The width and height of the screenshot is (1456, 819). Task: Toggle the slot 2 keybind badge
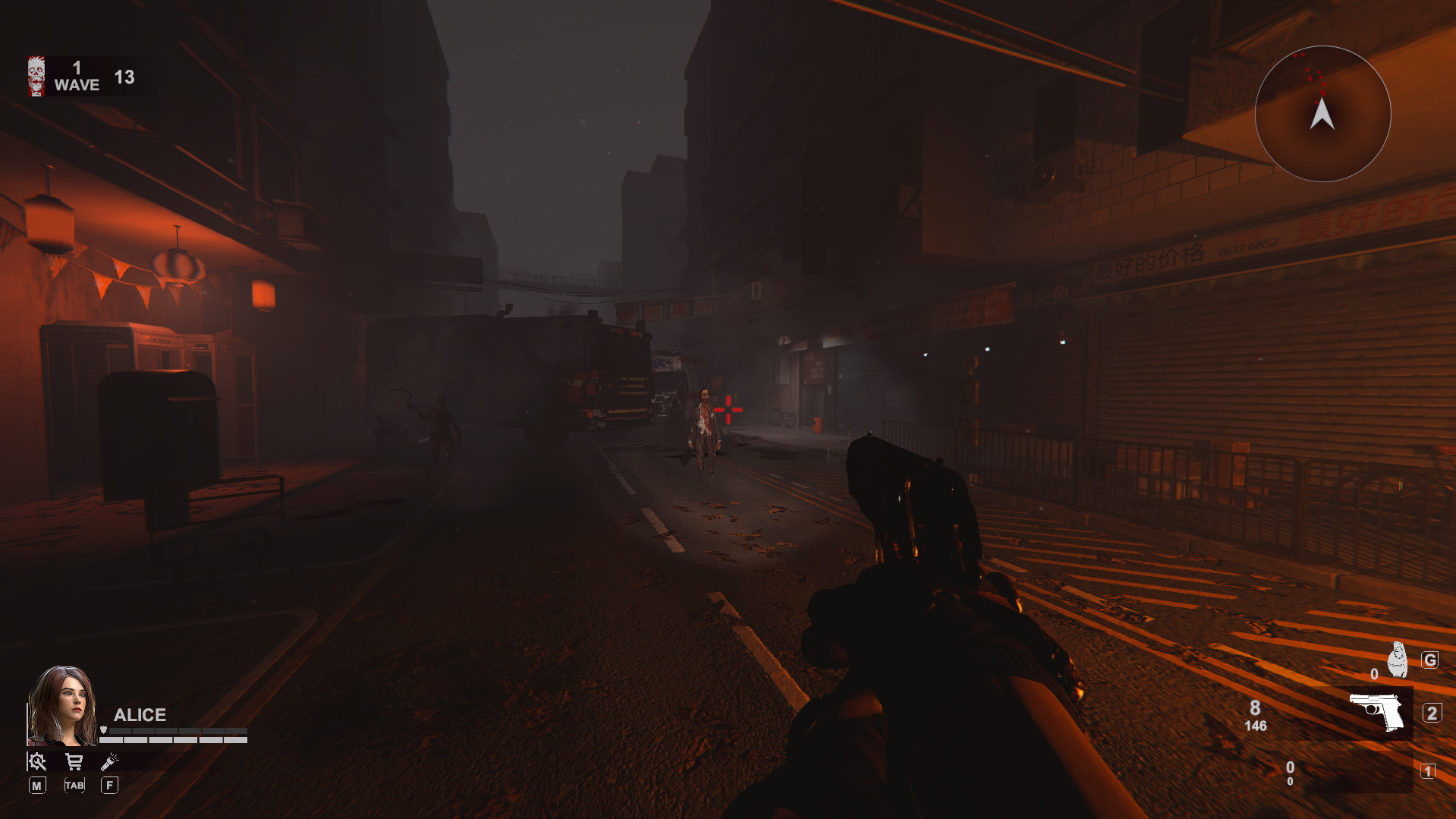[1432, 711]
